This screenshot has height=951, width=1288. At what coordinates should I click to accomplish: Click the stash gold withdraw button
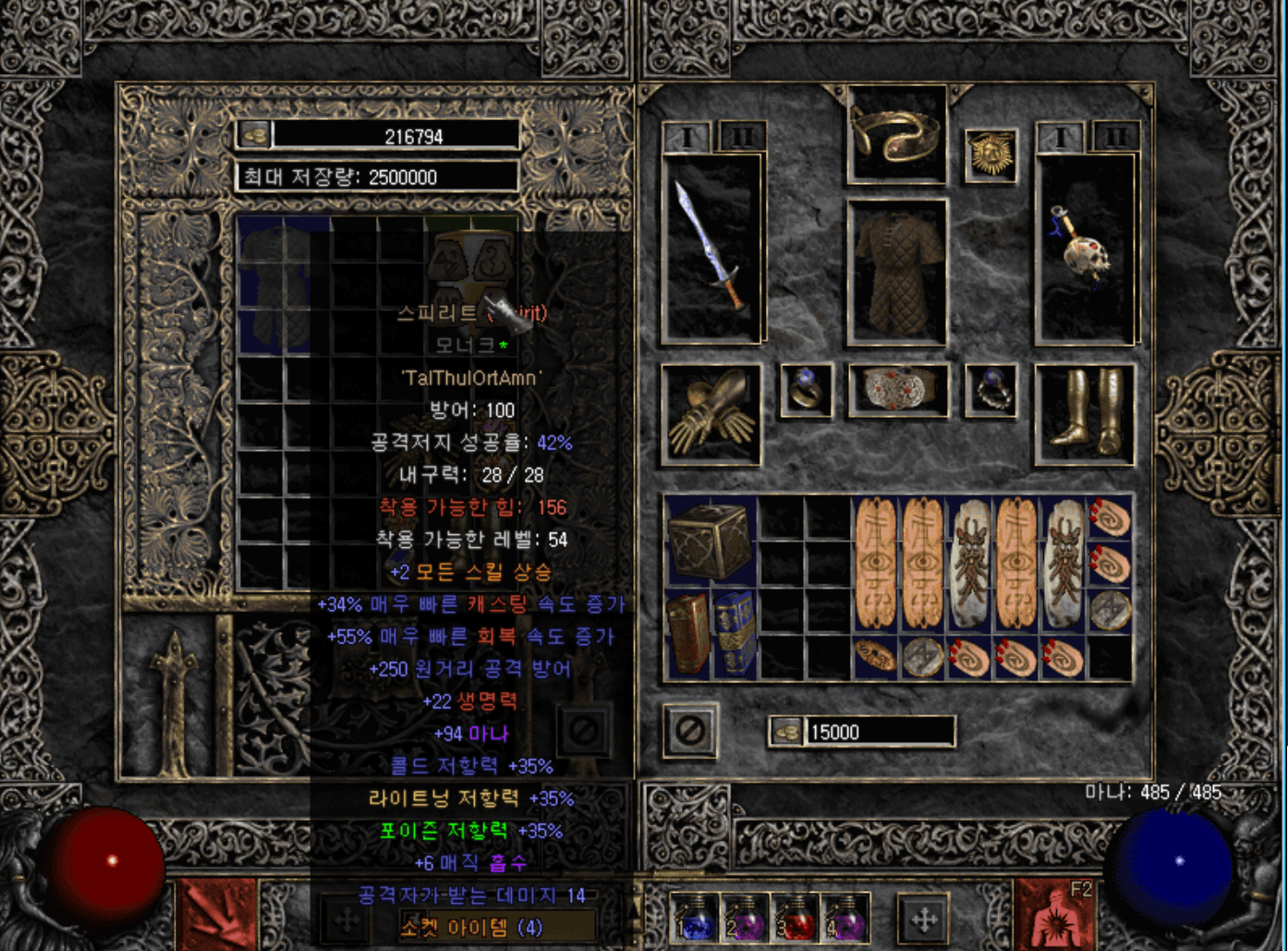[254, 136]
